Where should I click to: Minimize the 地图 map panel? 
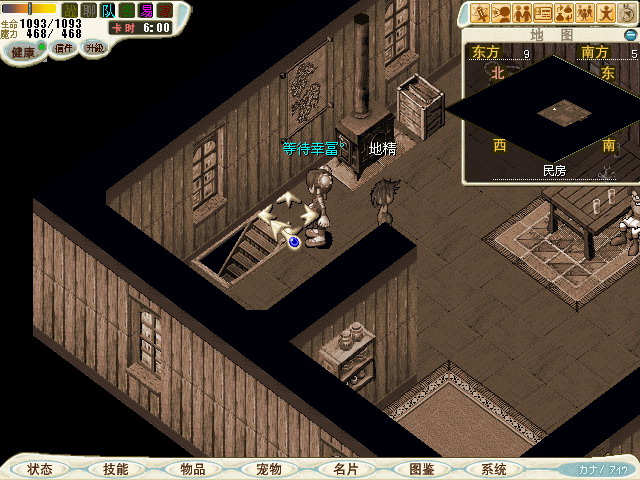click(629, 34)
